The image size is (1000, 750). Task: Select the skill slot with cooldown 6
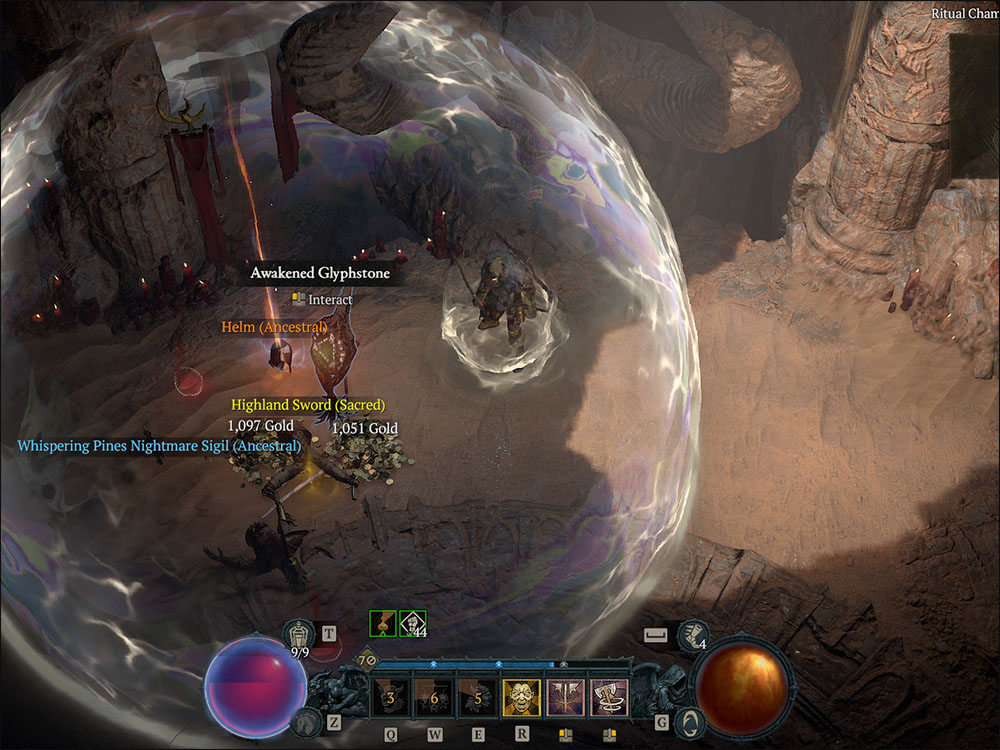(435, 698)
